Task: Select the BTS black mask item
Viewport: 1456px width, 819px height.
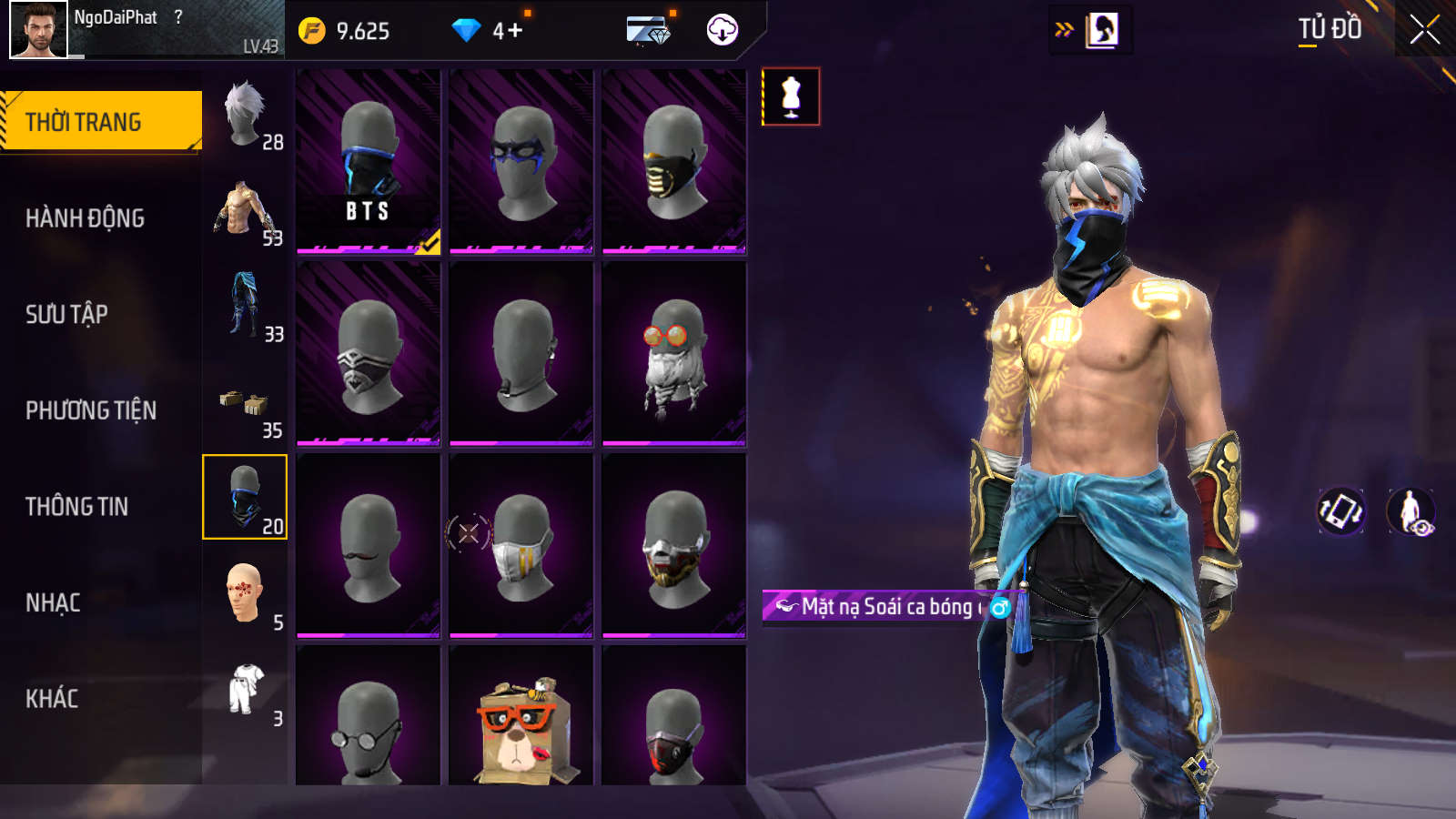Action: pyautogui.click(x=369, y=161)
